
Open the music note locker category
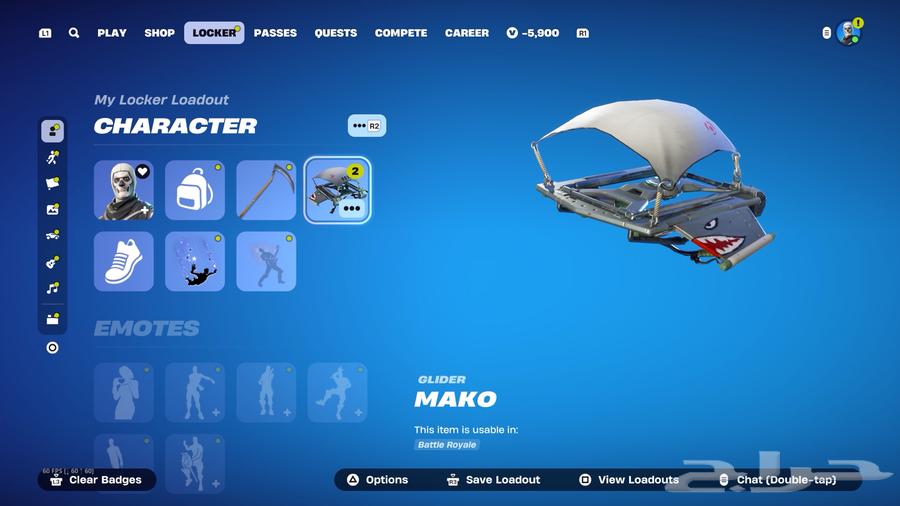pyautogui.click(x=53, y=288)
